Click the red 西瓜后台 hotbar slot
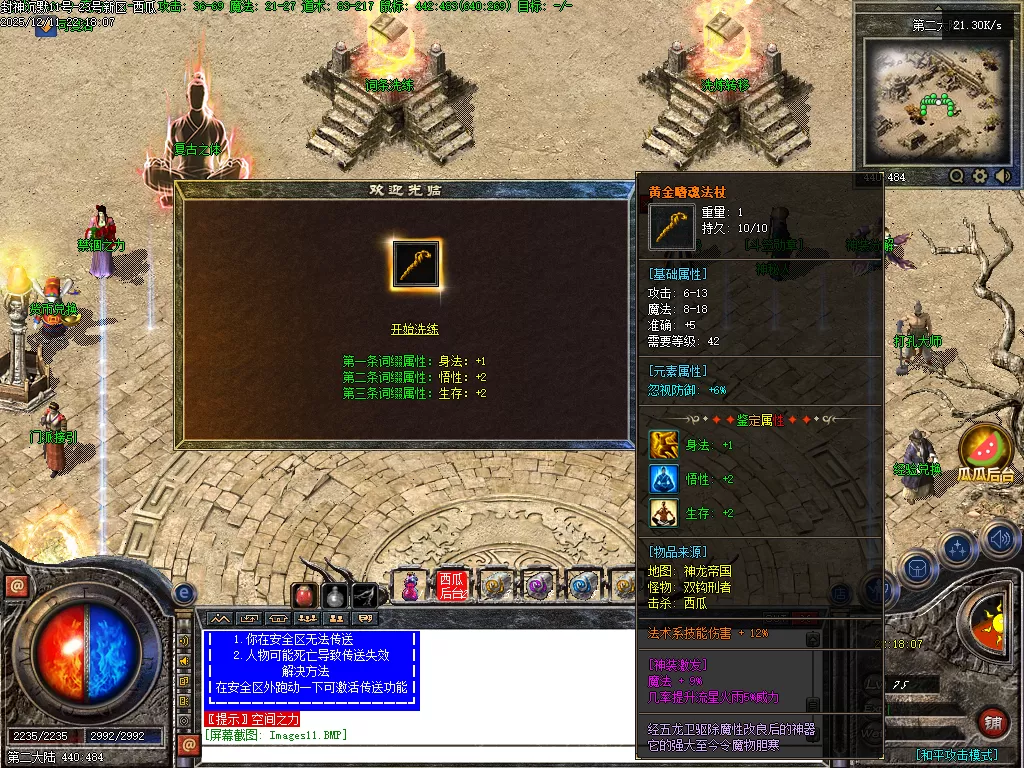Image resolution: width=1024 pixels, height=768 pixels. coord(452,586)
